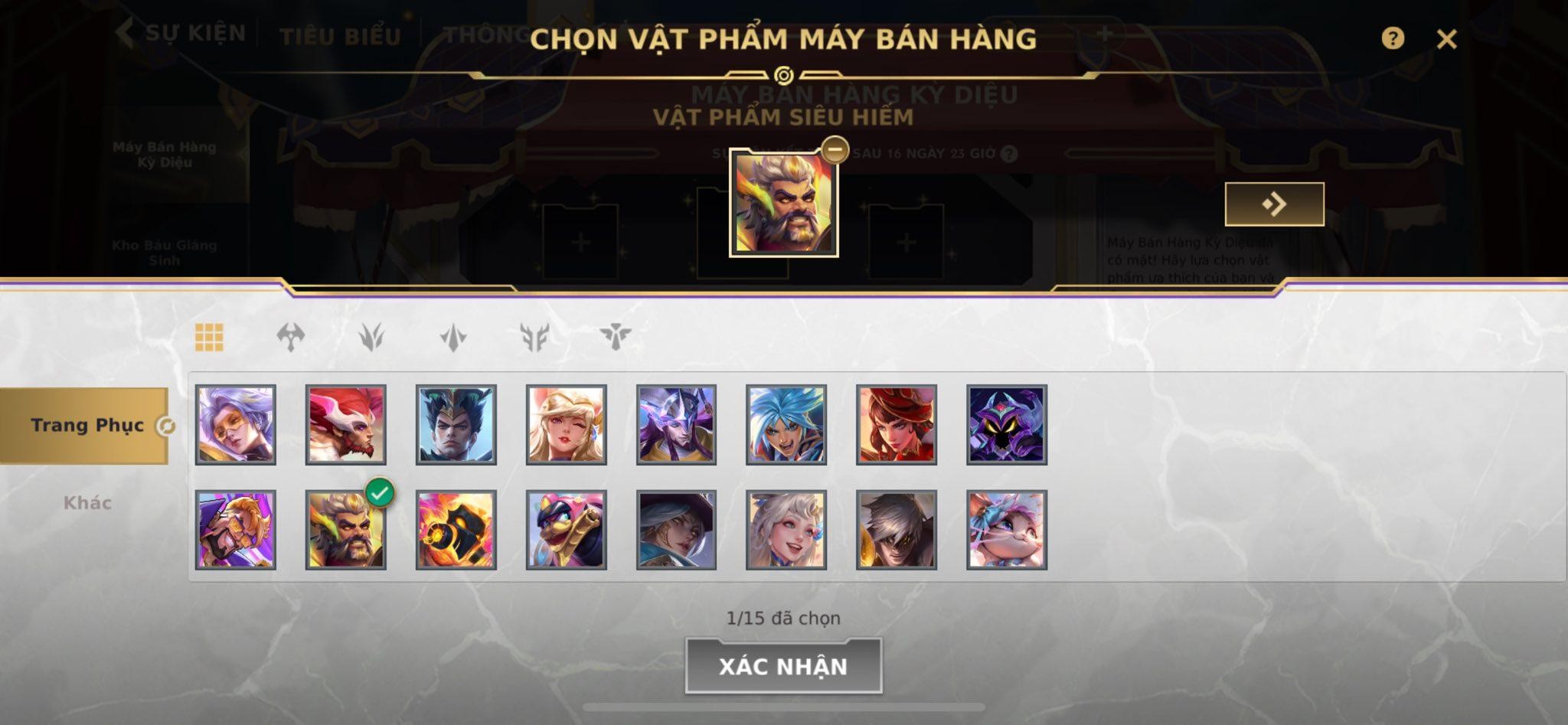The width and height of the screenshot is (1568, 725).
Task: Select the purple masked yellow-eyed creature skin
Action: click(x=1006, y=425)
